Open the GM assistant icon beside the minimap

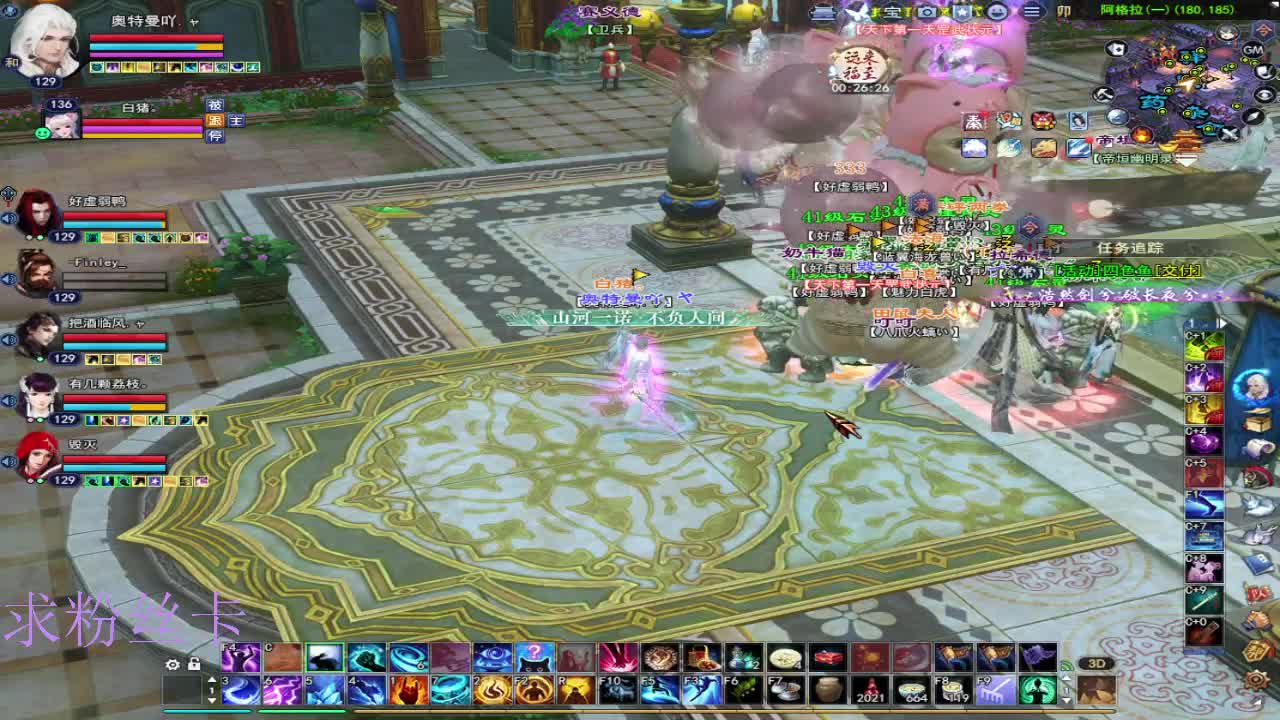[1252, 51]
